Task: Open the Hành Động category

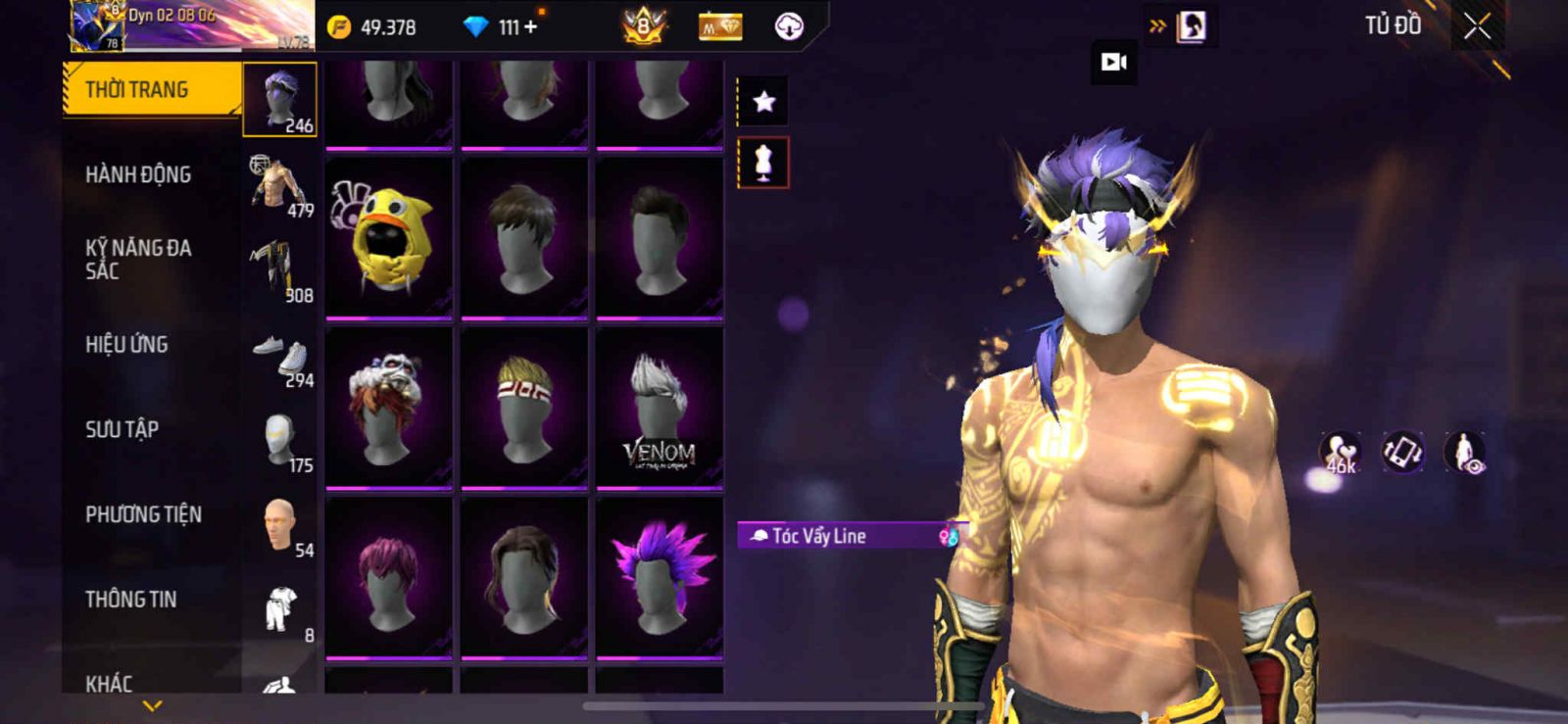Action: 139,175
